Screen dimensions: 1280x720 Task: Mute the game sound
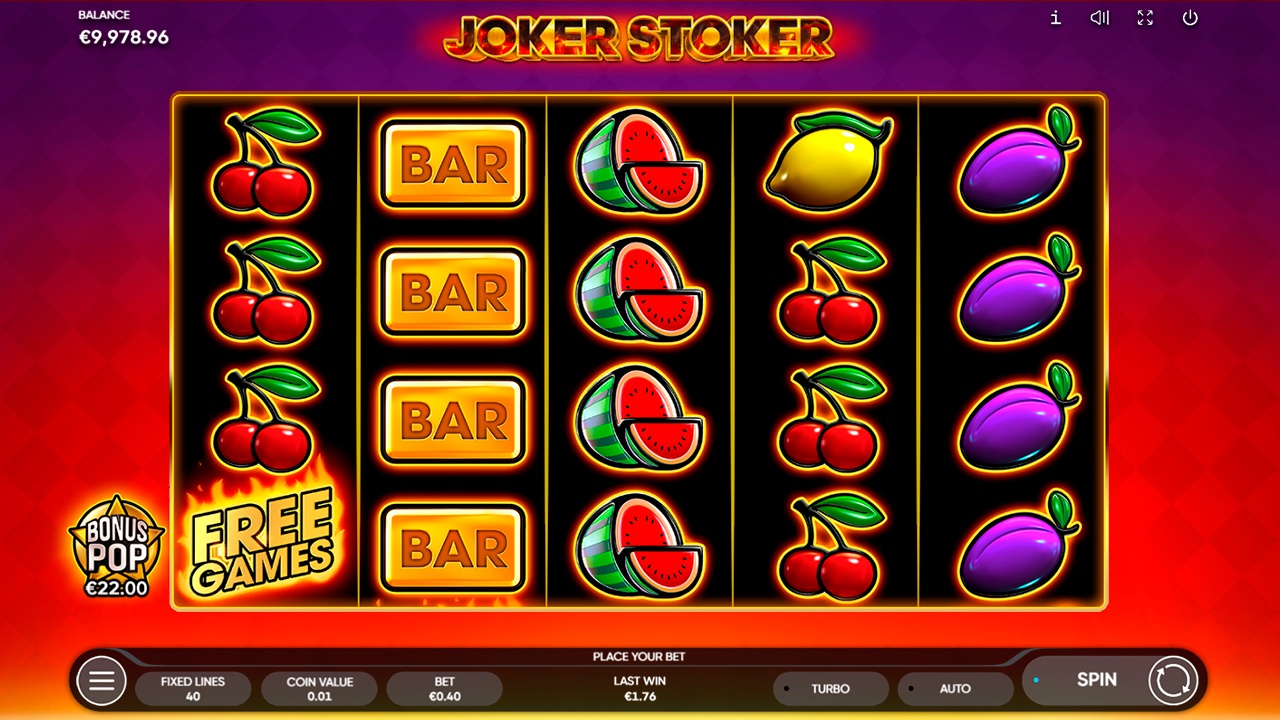(x=1098, y=18)
